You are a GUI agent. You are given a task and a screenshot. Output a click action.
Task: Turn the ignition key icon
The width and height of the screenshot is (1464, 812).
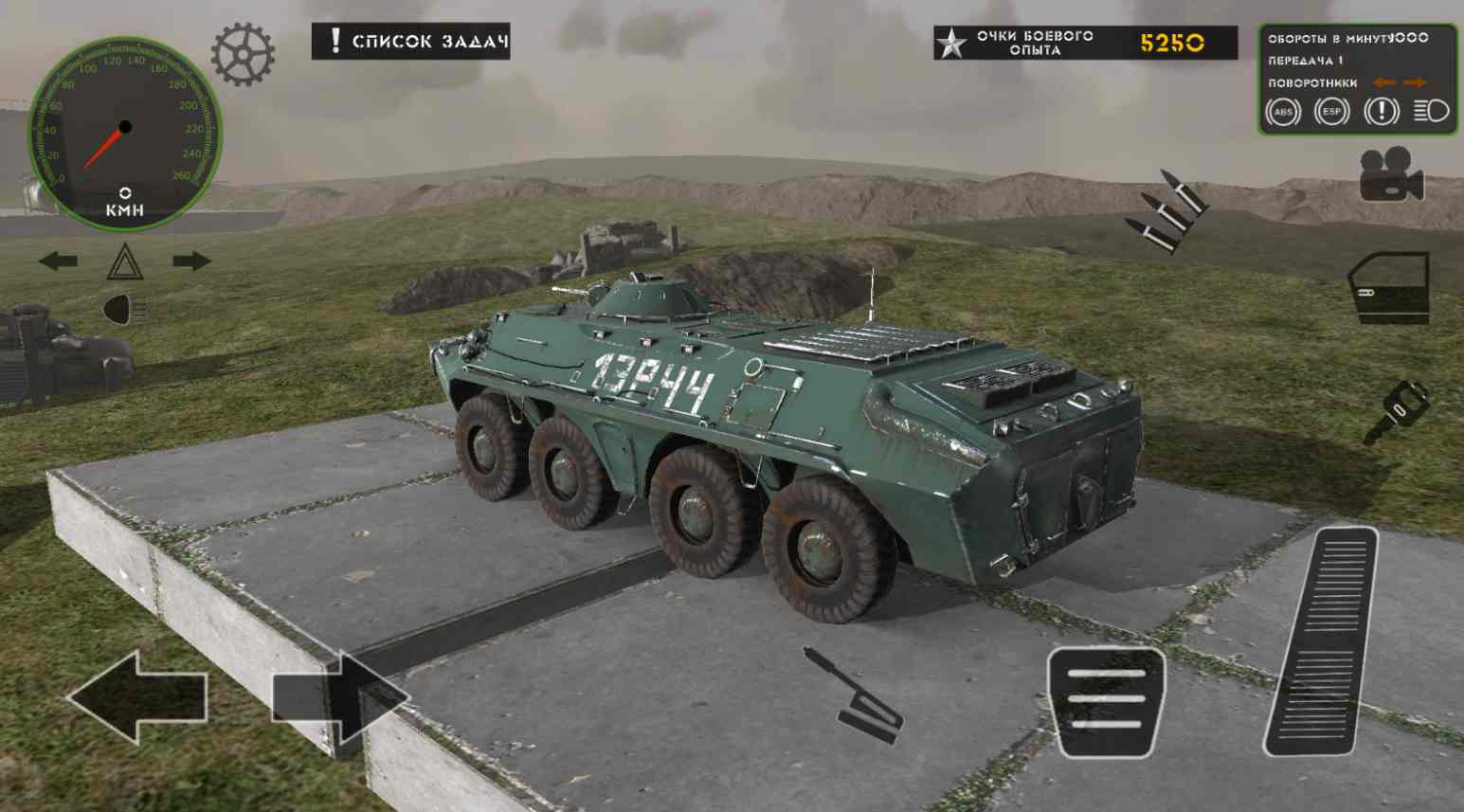[x=1401, y=406]
